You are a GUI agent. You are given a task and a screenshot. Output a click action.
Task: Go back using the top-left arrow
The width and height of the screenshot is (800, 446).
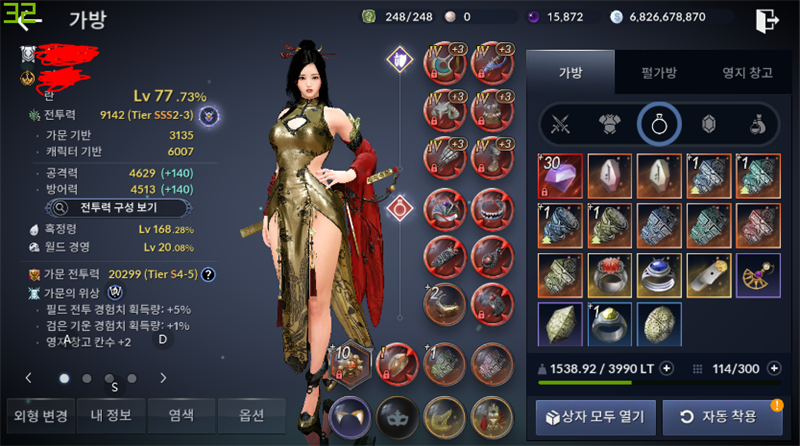(30, 20)
